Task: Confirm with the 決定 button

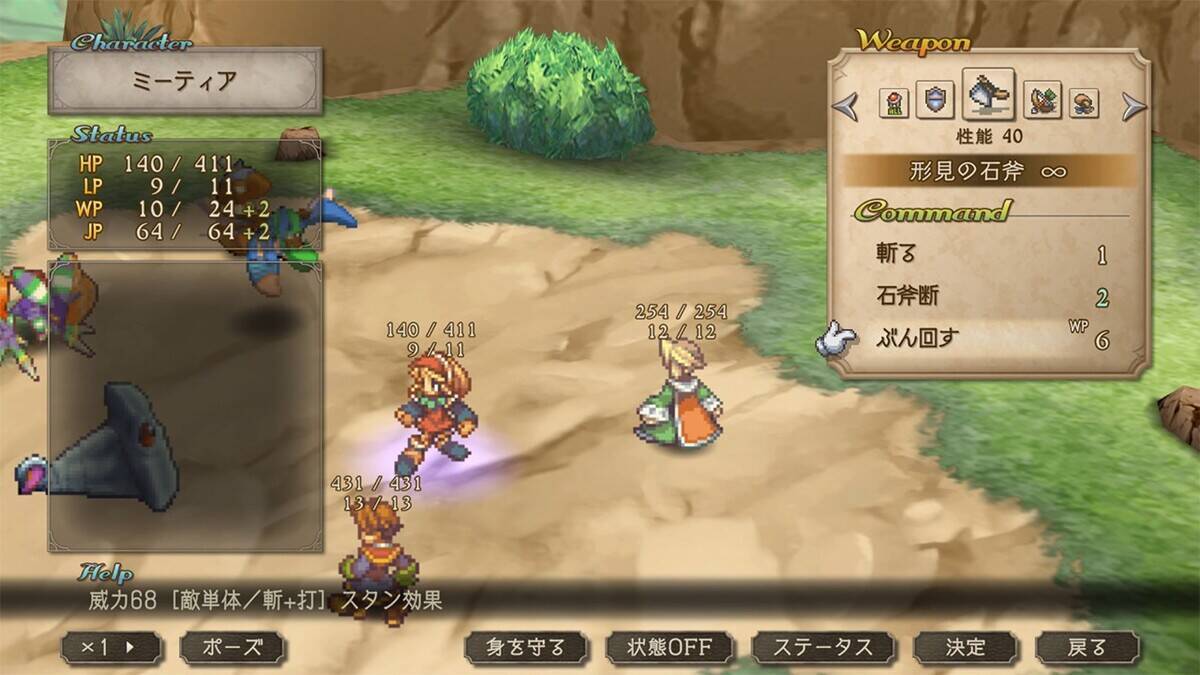Action: point(965,647)
